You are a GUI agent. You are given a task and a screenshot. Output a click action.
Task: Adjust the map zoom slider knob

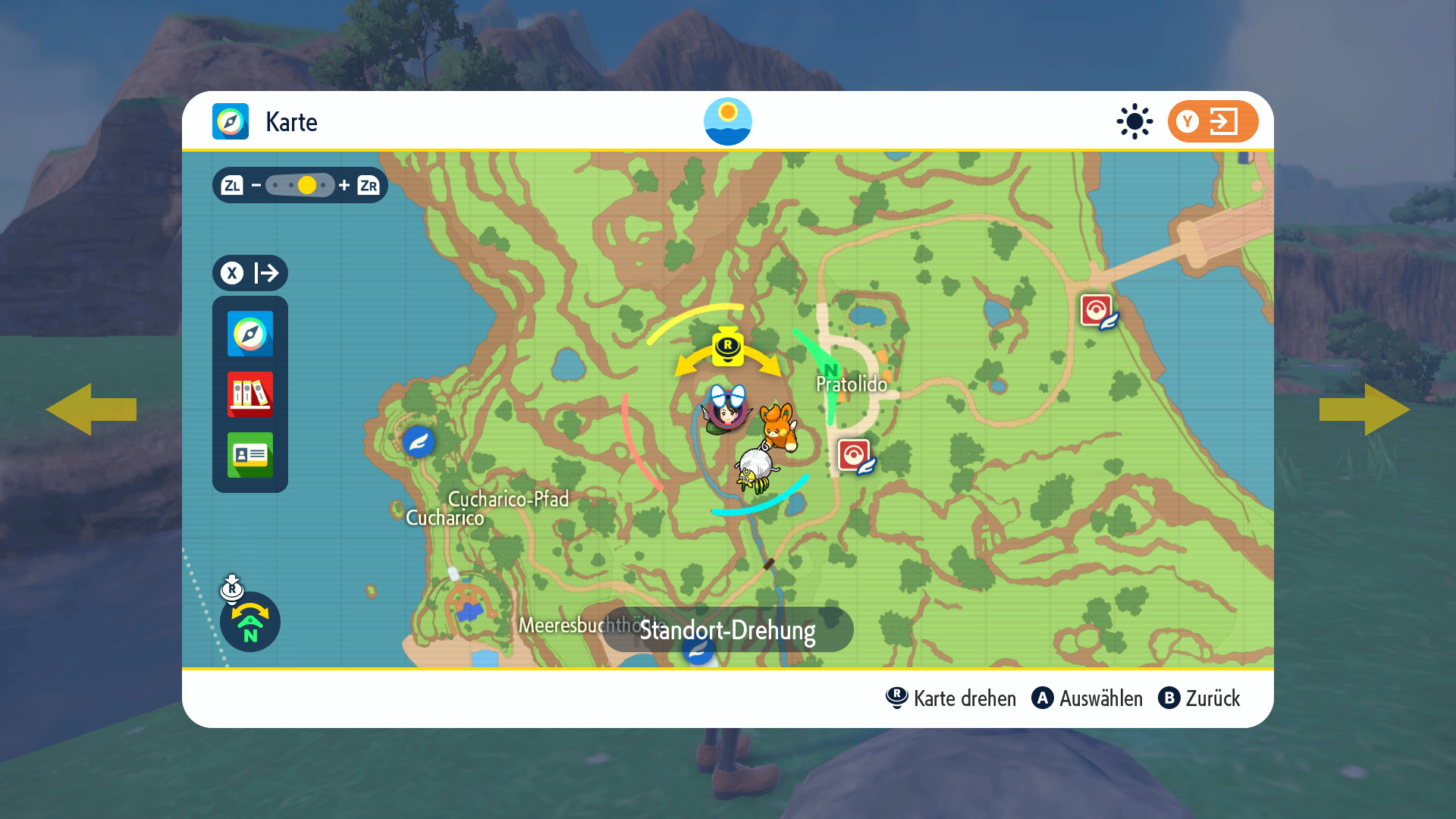tap(307, 185)
